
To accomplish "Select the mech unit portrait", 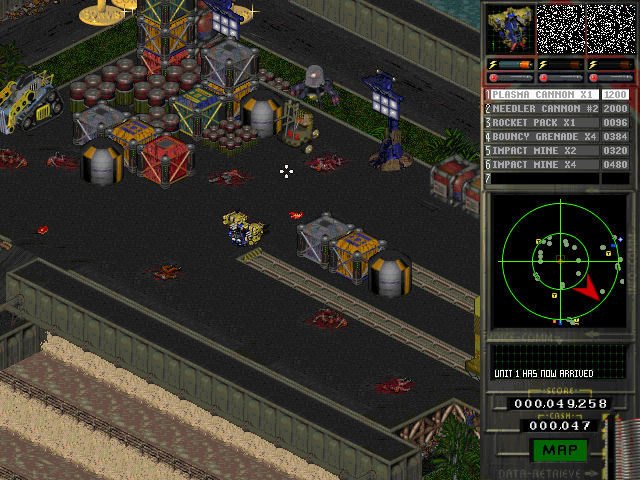I will pos(510,29).
